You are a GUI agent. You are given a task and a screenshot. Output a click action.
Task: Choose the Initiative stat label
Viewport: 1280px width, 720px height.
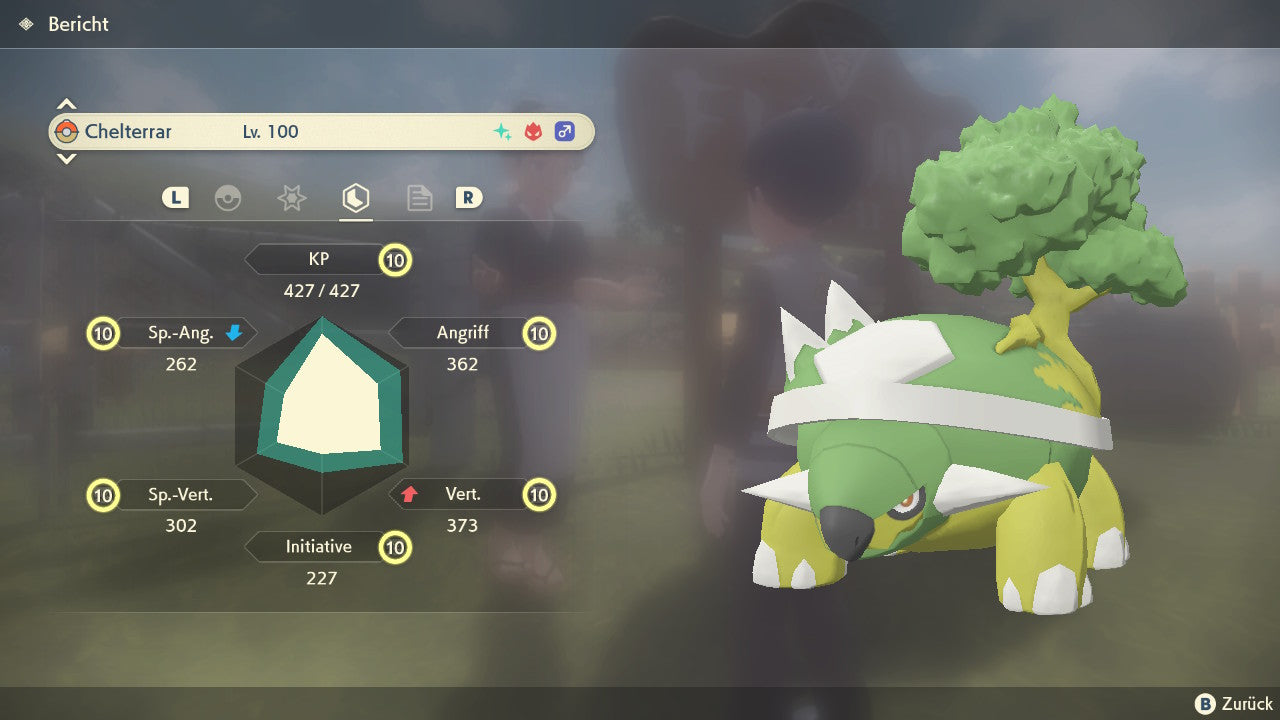click(x=319, y=547)
